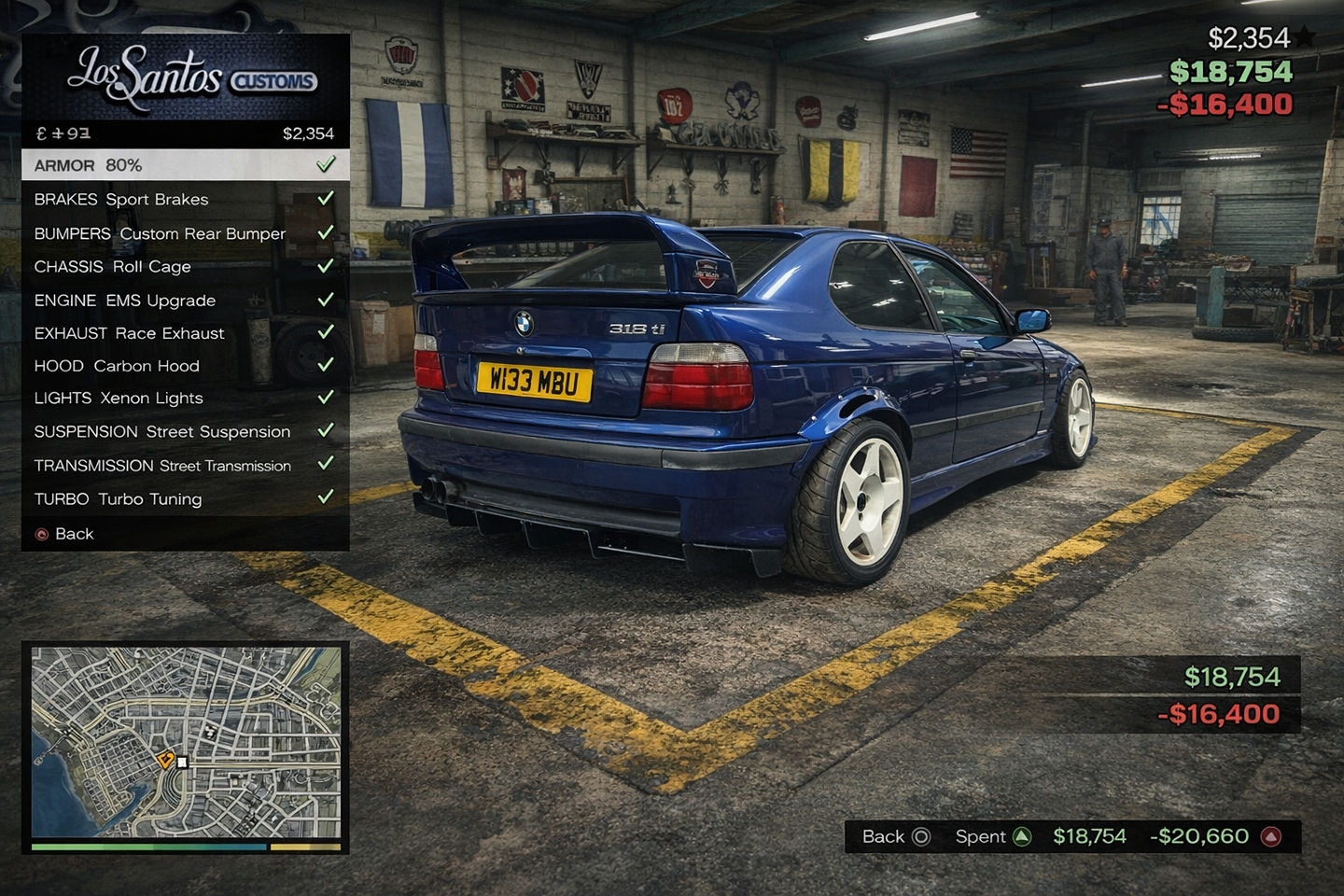The image size is (1344, 896).
Task: Select CHASSIS Roll Cage in the list
Action: (185, 267)
